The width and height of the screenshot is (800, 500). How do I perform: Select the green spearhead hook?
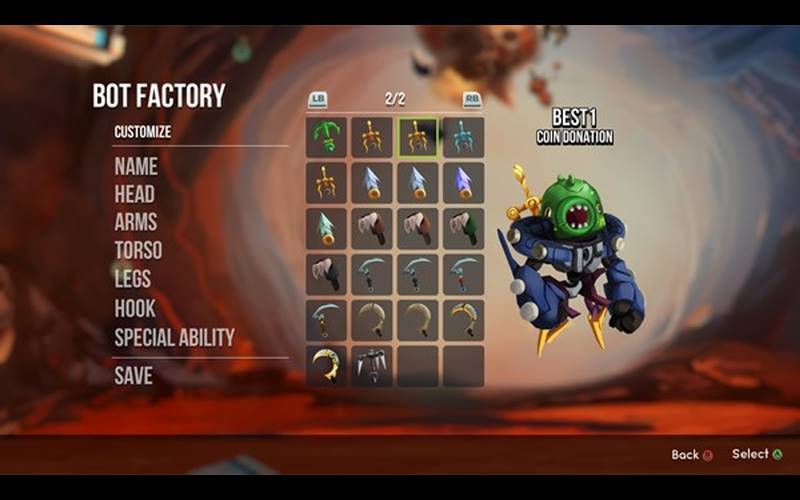(x=327, y=228)
